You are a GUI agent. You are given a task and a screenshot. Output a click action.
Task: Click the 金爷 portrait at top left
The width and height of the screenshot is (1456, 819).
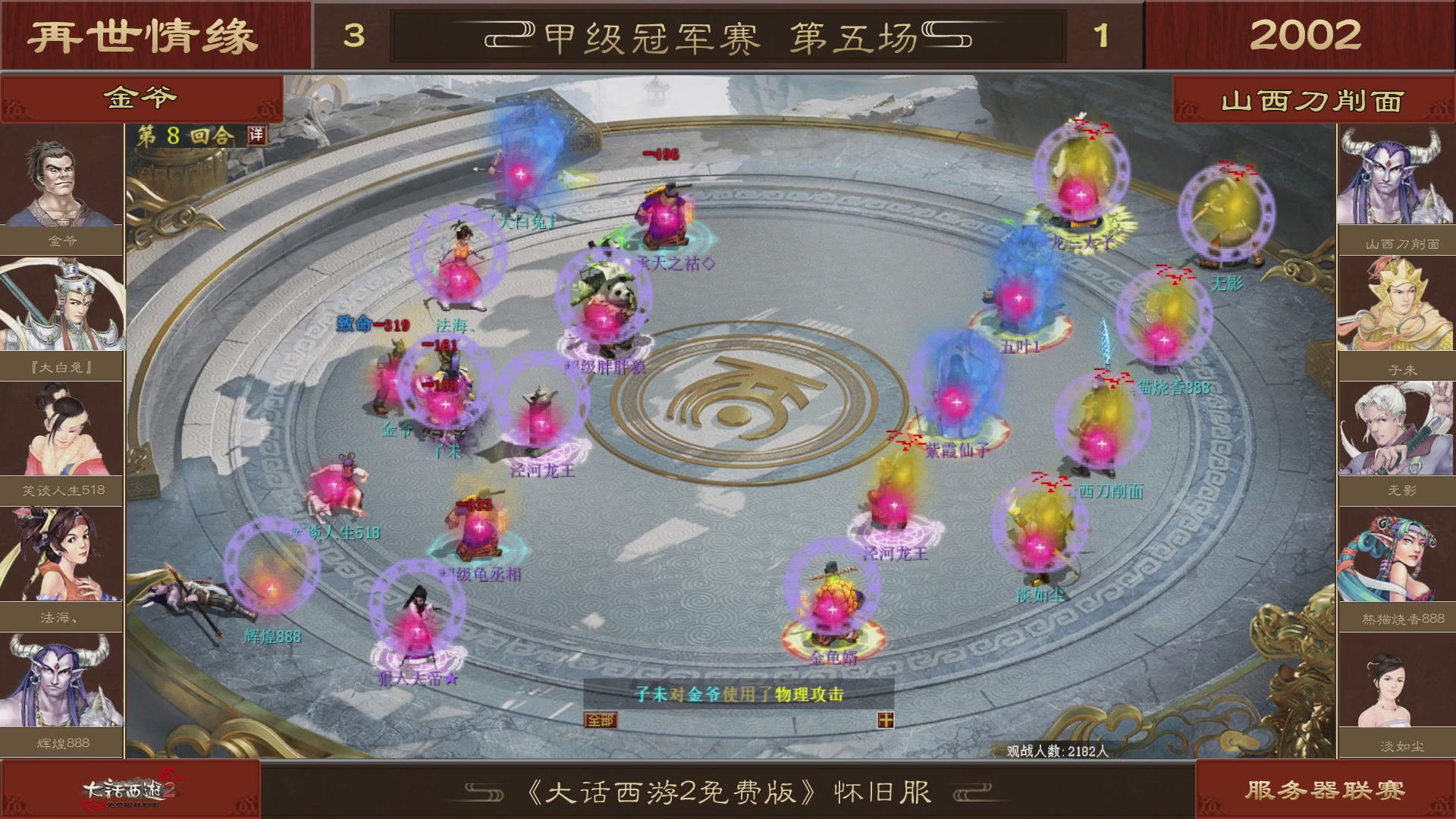pyautogui.click(x=61, y=178)
